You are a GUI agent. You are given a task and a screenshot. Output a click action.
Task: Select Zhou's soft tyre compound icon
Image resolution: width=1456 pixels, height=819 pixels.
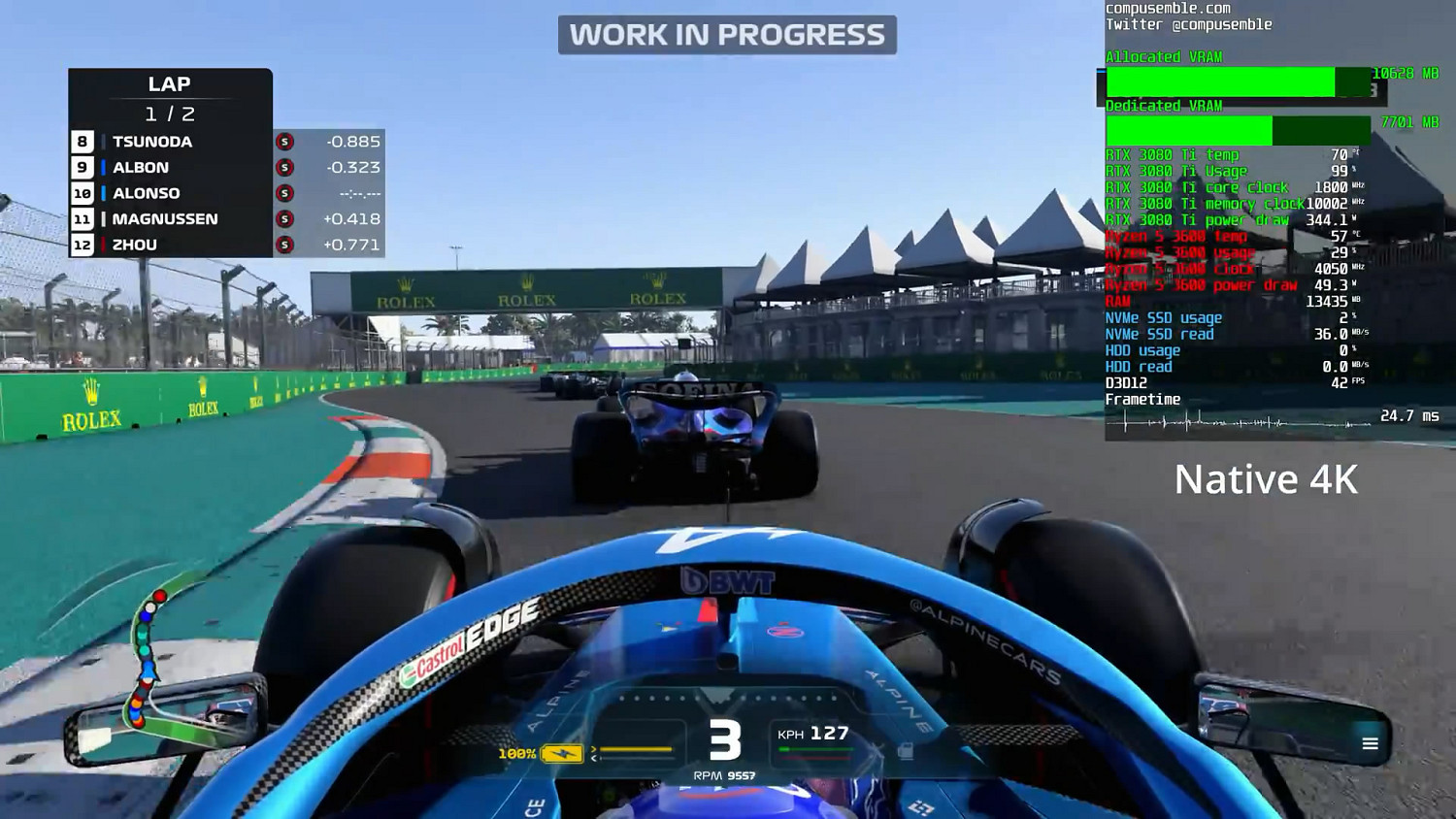click(283, 245)
